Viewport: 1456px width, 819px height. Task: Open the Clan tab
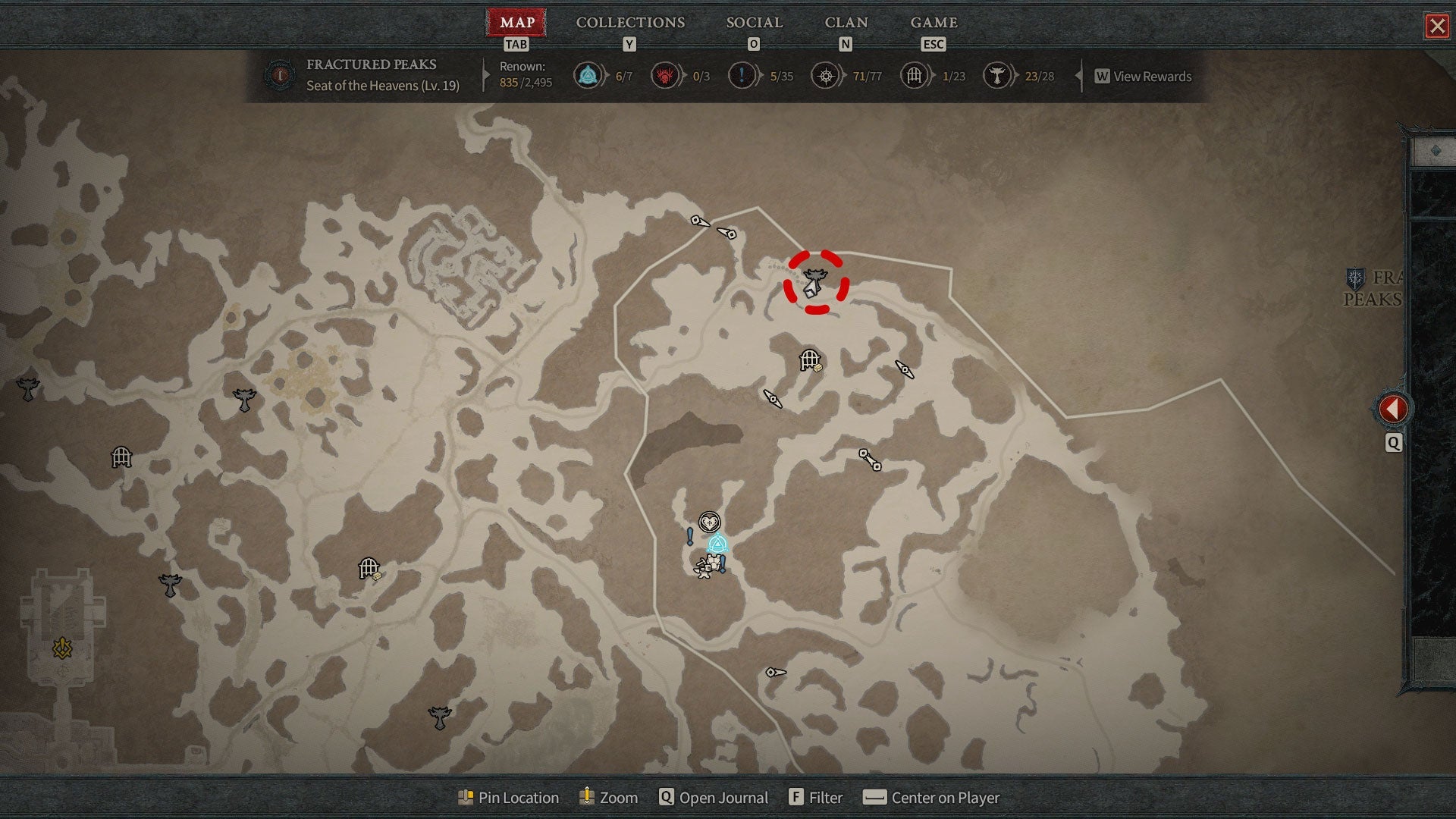(x=846, y=23)
